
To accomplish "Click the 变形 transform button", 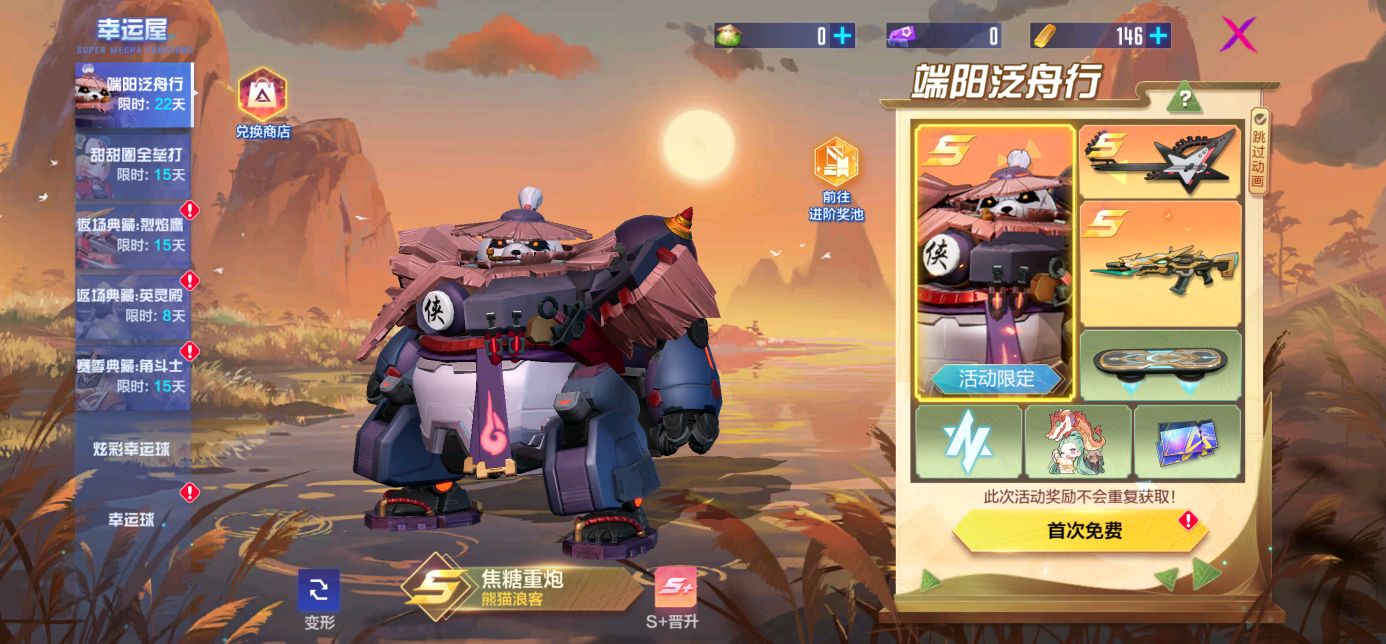I will click(319, 600).
